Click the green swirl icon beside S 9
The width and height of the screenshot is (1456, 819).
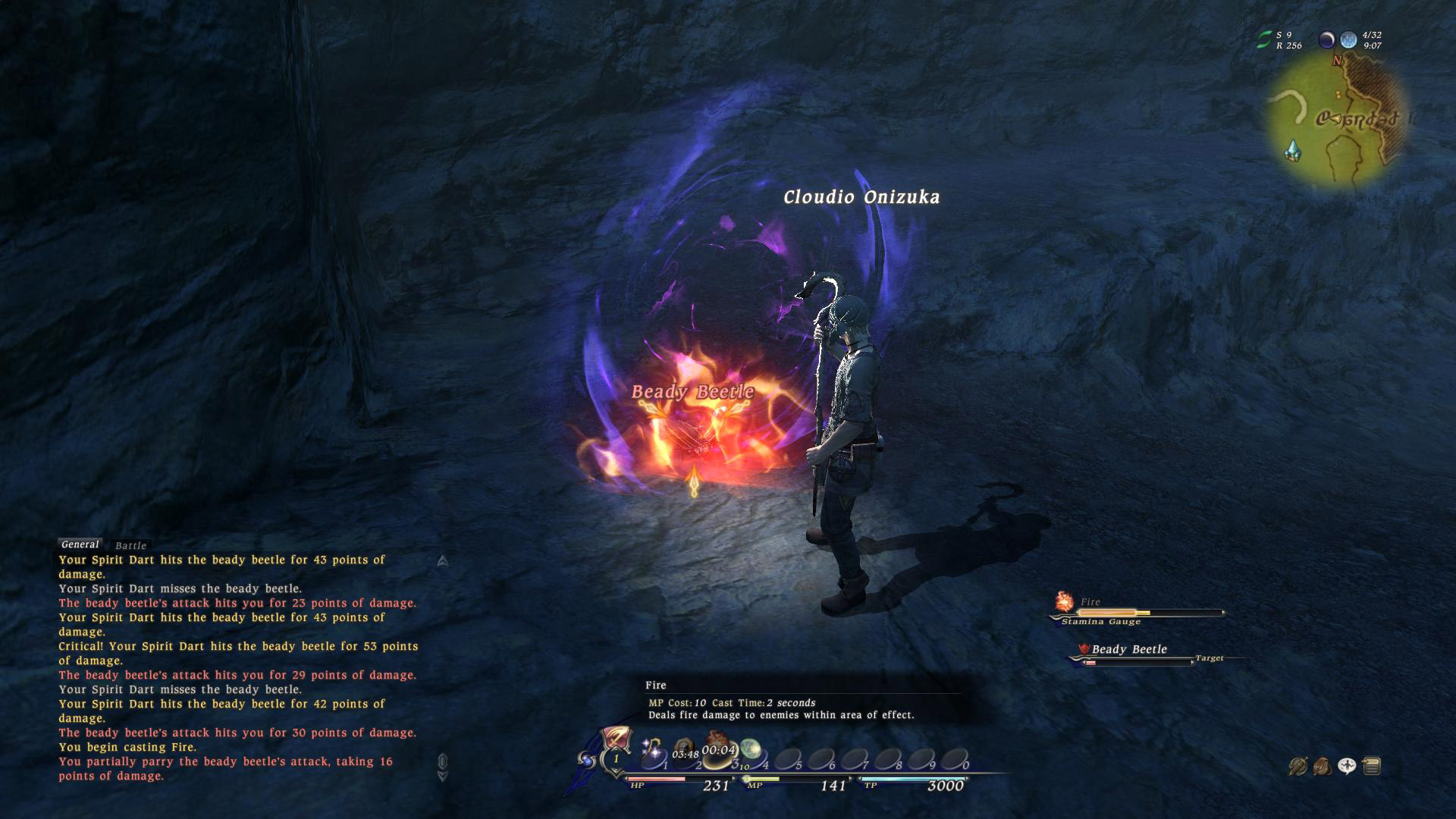click(1263, 39)
